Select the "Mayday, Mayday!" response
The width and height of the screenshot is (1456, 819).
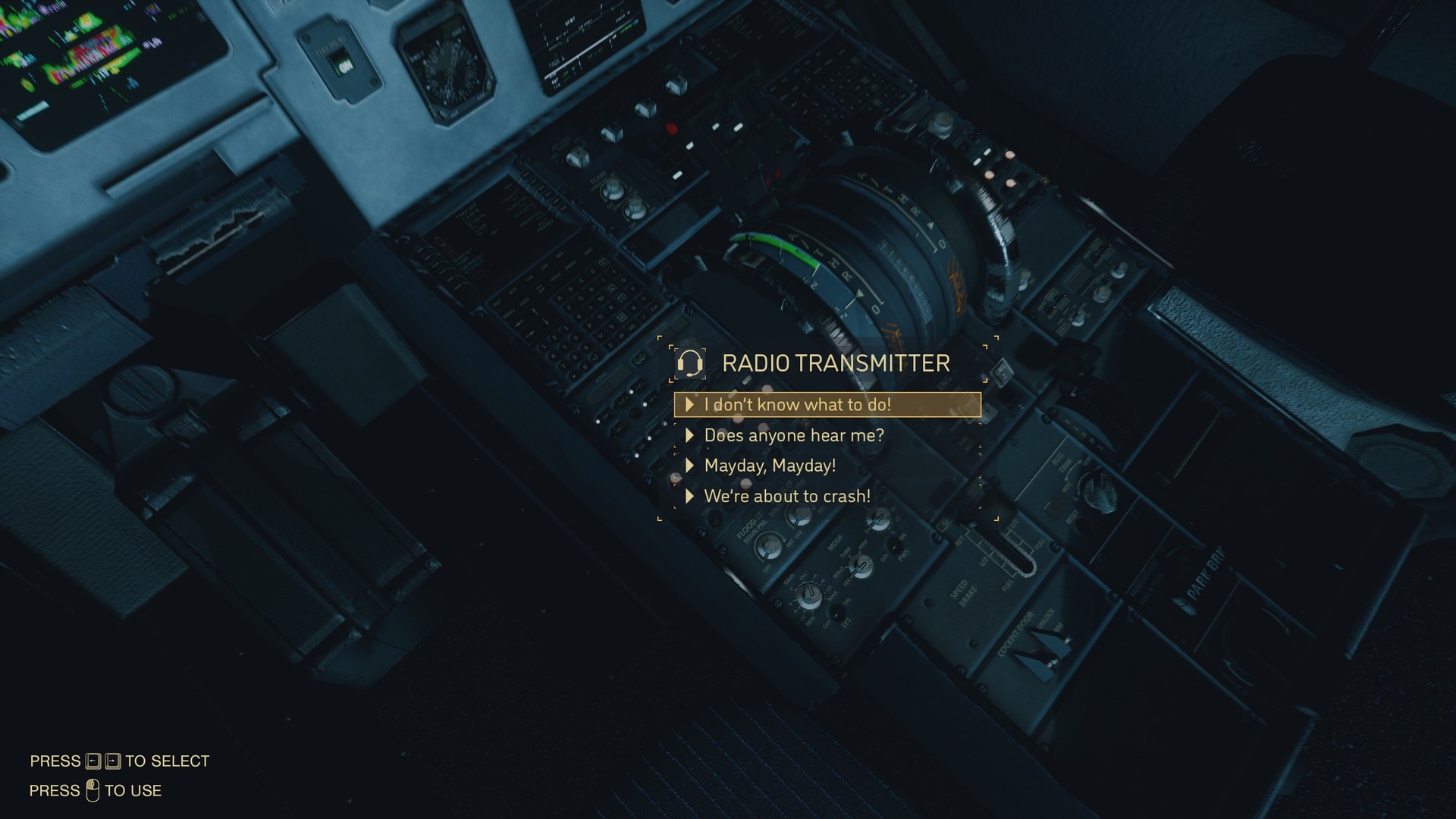pyautogui.click(x=770, y=466)
